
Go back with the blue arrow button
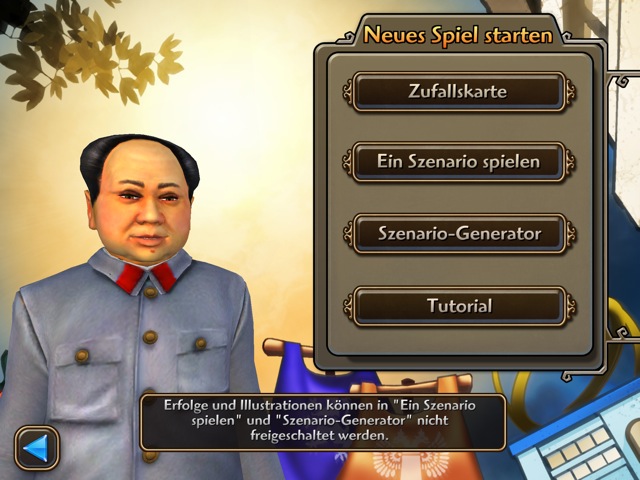coord(37,447)
